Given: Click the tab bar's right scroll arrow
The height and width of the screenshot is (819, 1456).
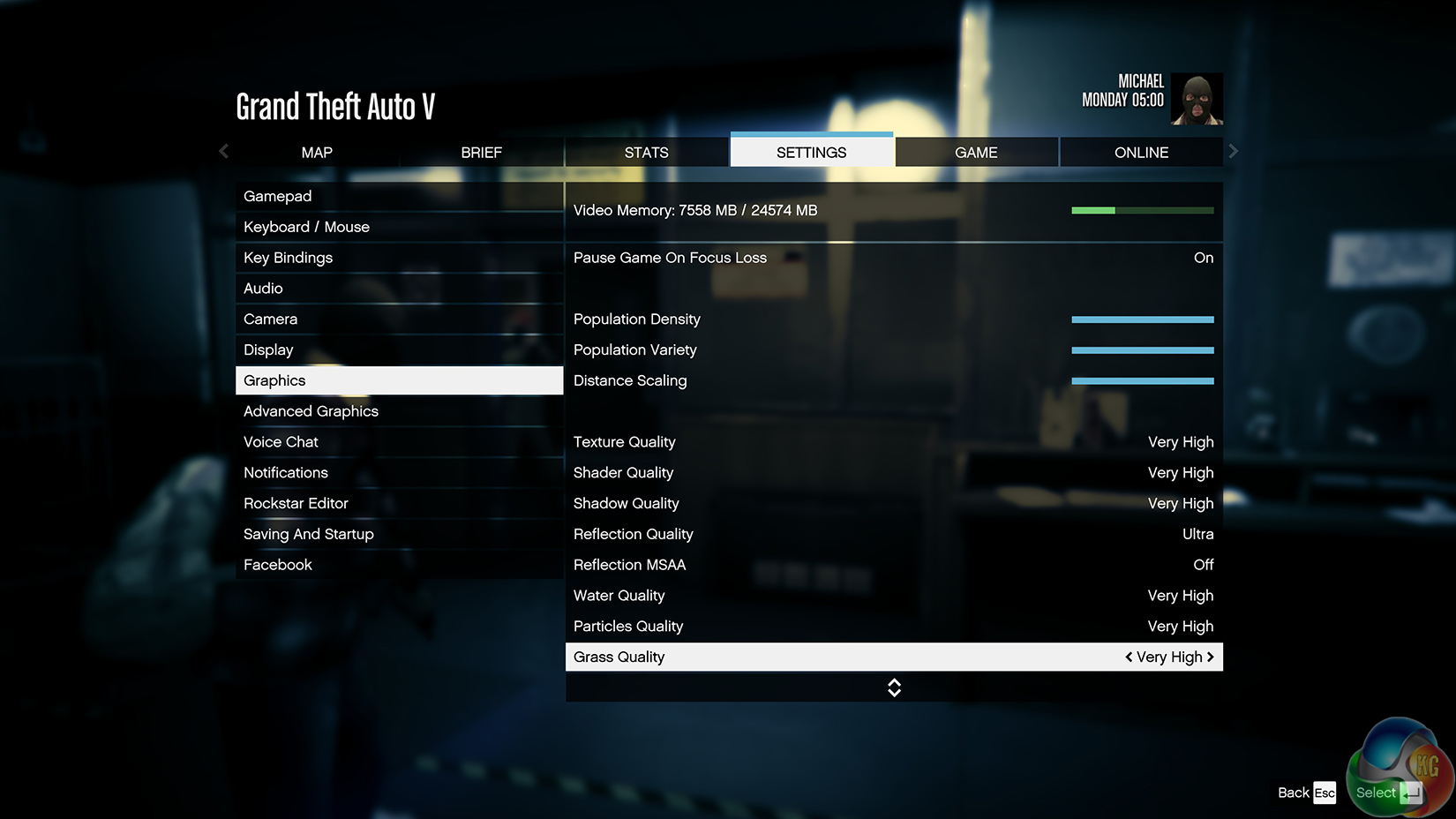Looking at the screenshot, I should click(1234, 152).
